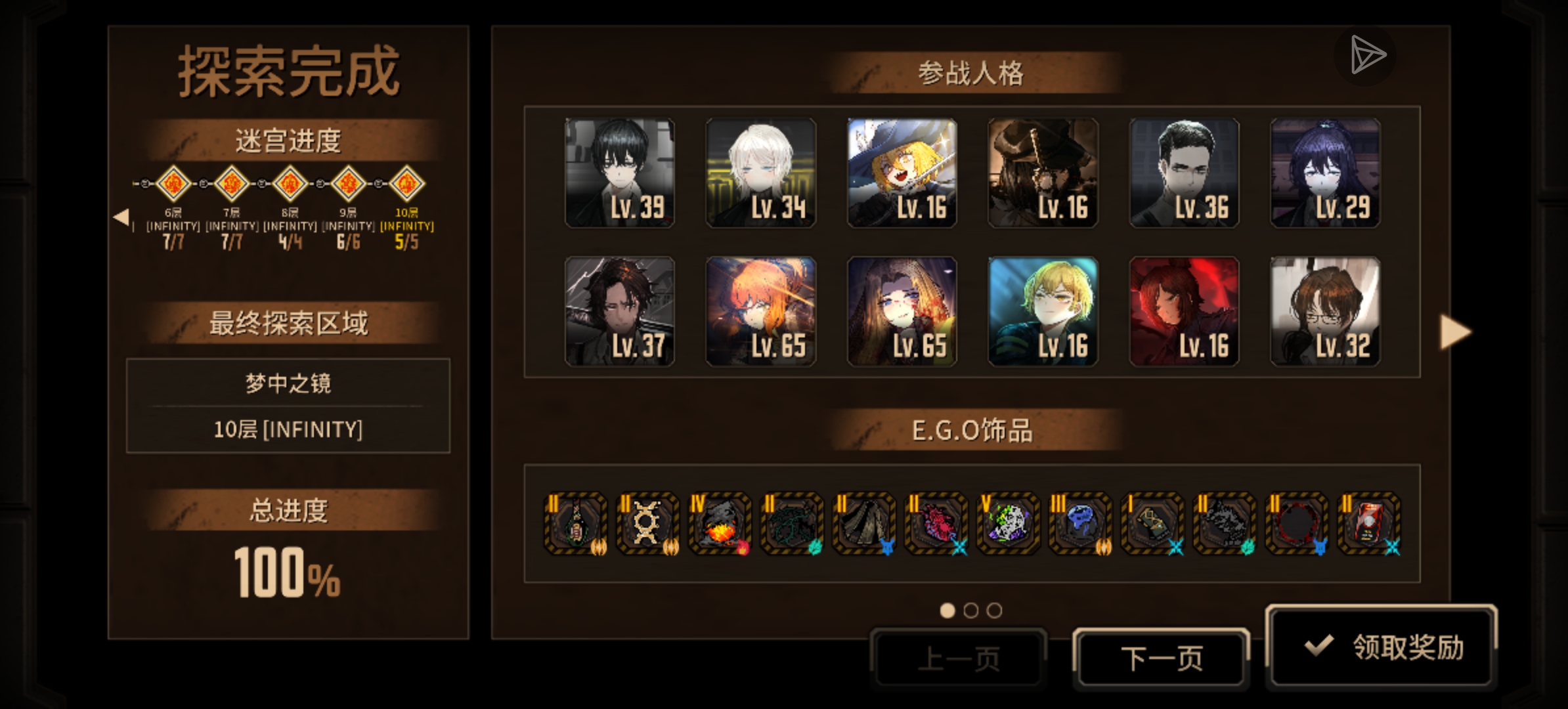Select the Lv. 34 white-haired identity portrait
Screen dimensions: 1568x709
coord(760,173)
